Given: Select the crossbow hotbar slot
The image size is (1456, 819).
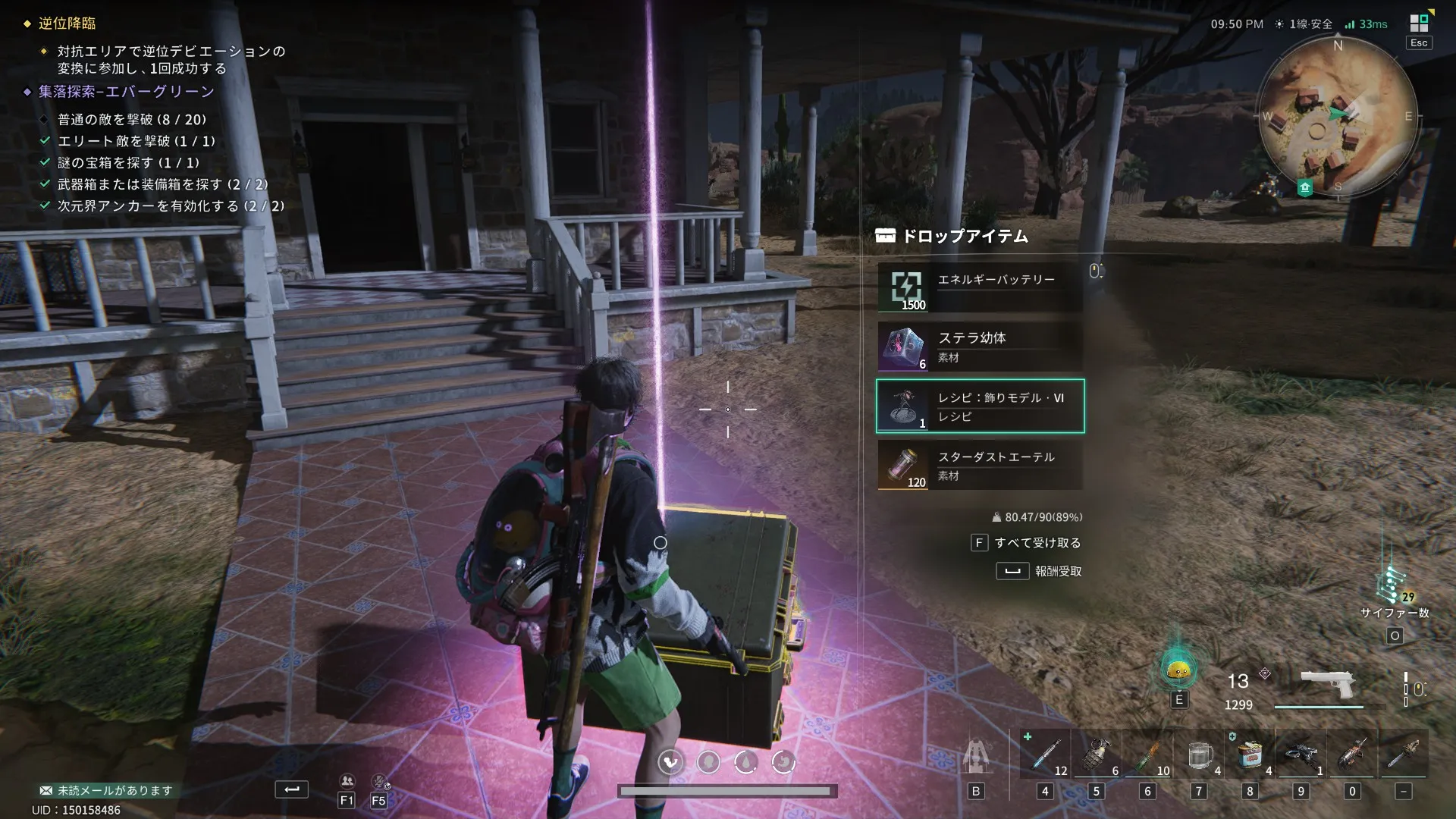Looking at the screenshot, I should tap(1301, 755).
